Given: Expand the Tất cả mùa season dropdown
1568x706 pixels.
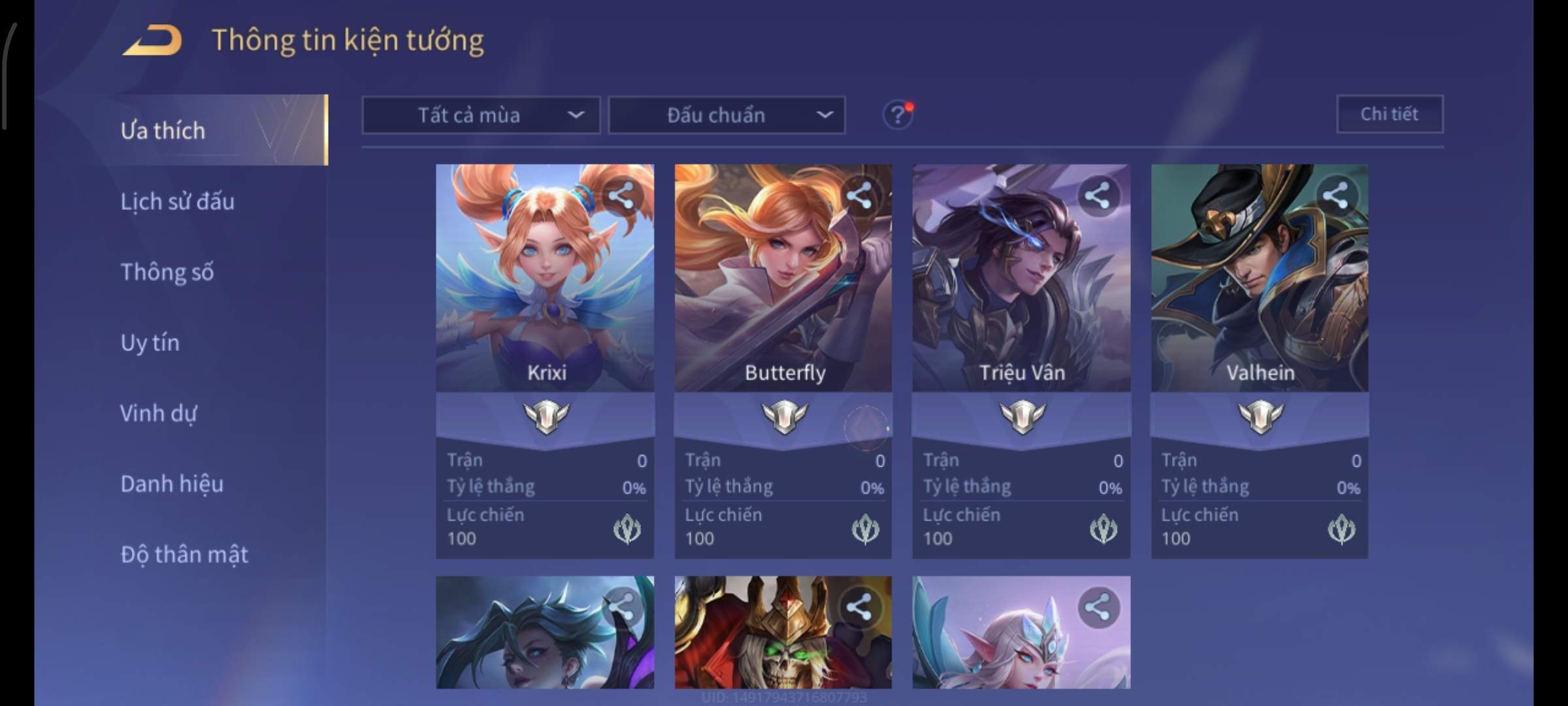Looking at the screenshot, I should click(x=481, y=115).
